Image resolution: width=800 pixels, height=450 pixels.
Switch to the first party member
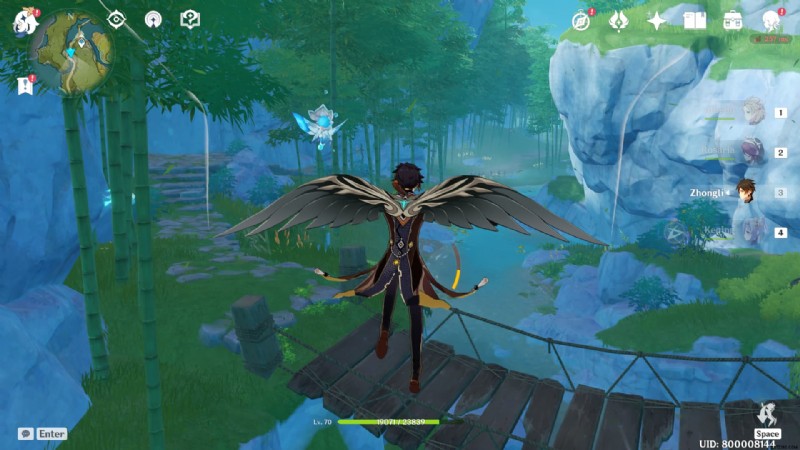coord(752,112)
